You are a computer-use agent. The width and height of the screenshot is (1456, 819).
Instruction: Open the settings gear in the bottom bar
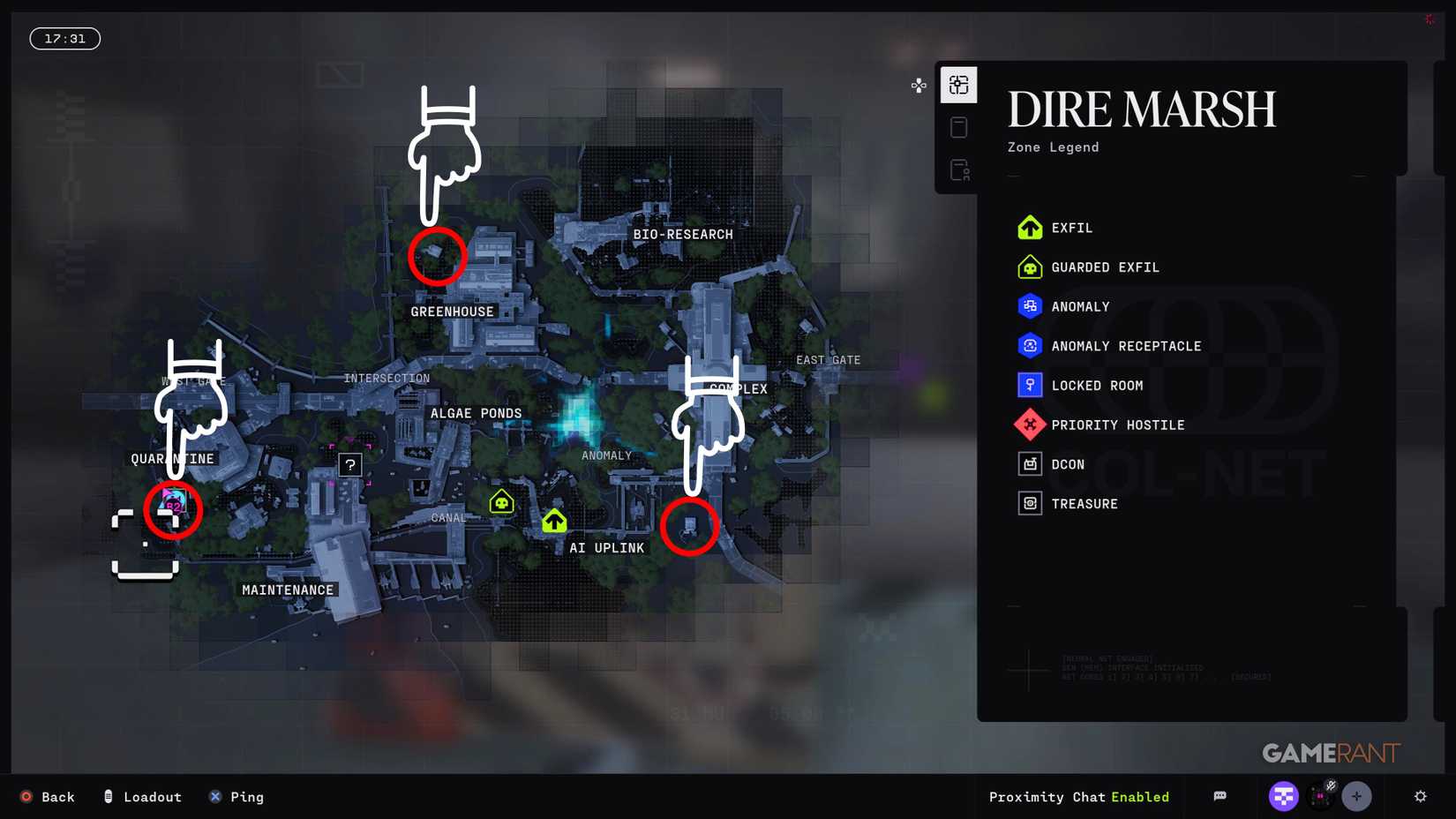[1421, 797]
